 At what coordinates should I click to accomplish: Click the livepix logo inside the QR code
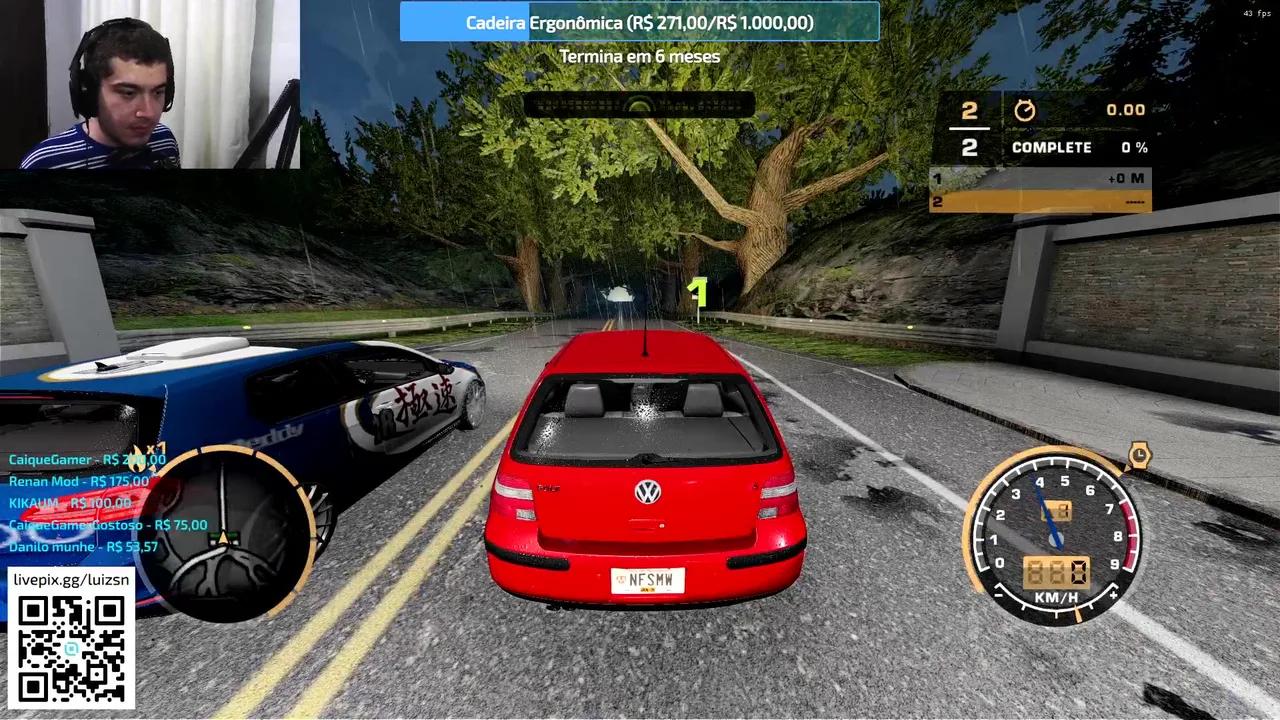point(71,647)
